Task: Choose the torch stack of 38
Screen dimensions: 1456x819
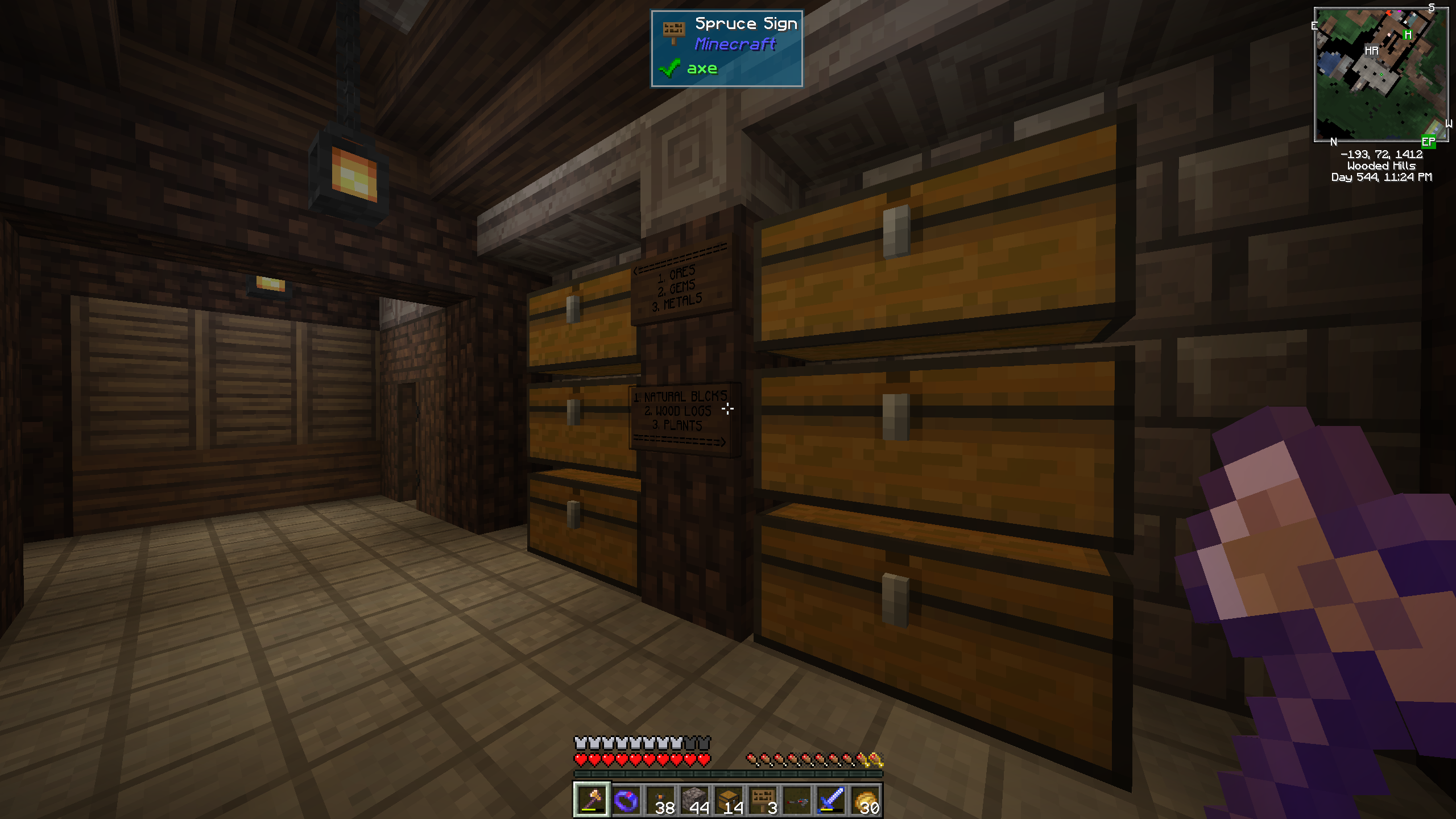Action: 660,800
